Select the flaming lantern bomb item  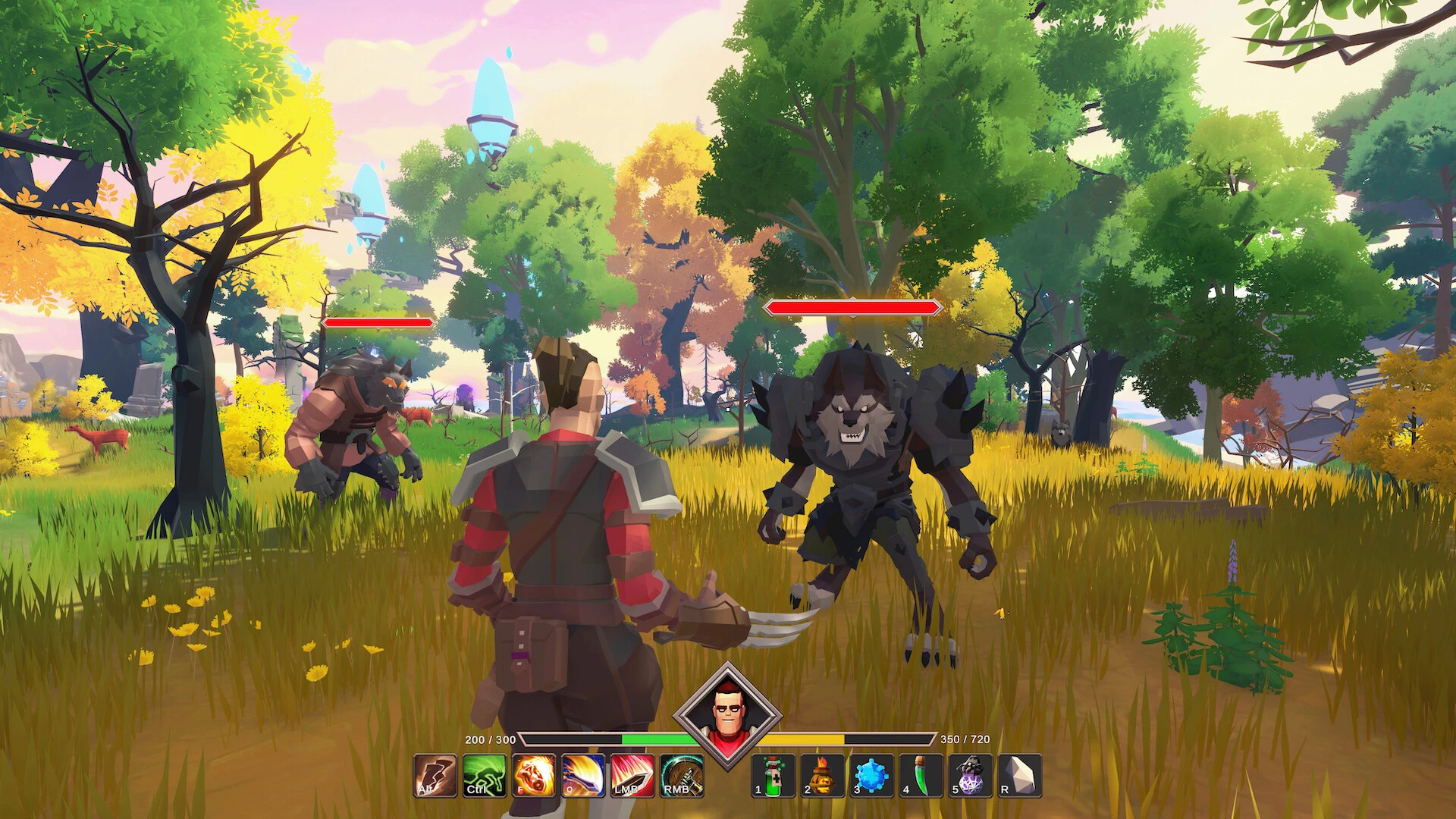pyautogui.click(x=822, y=776)
